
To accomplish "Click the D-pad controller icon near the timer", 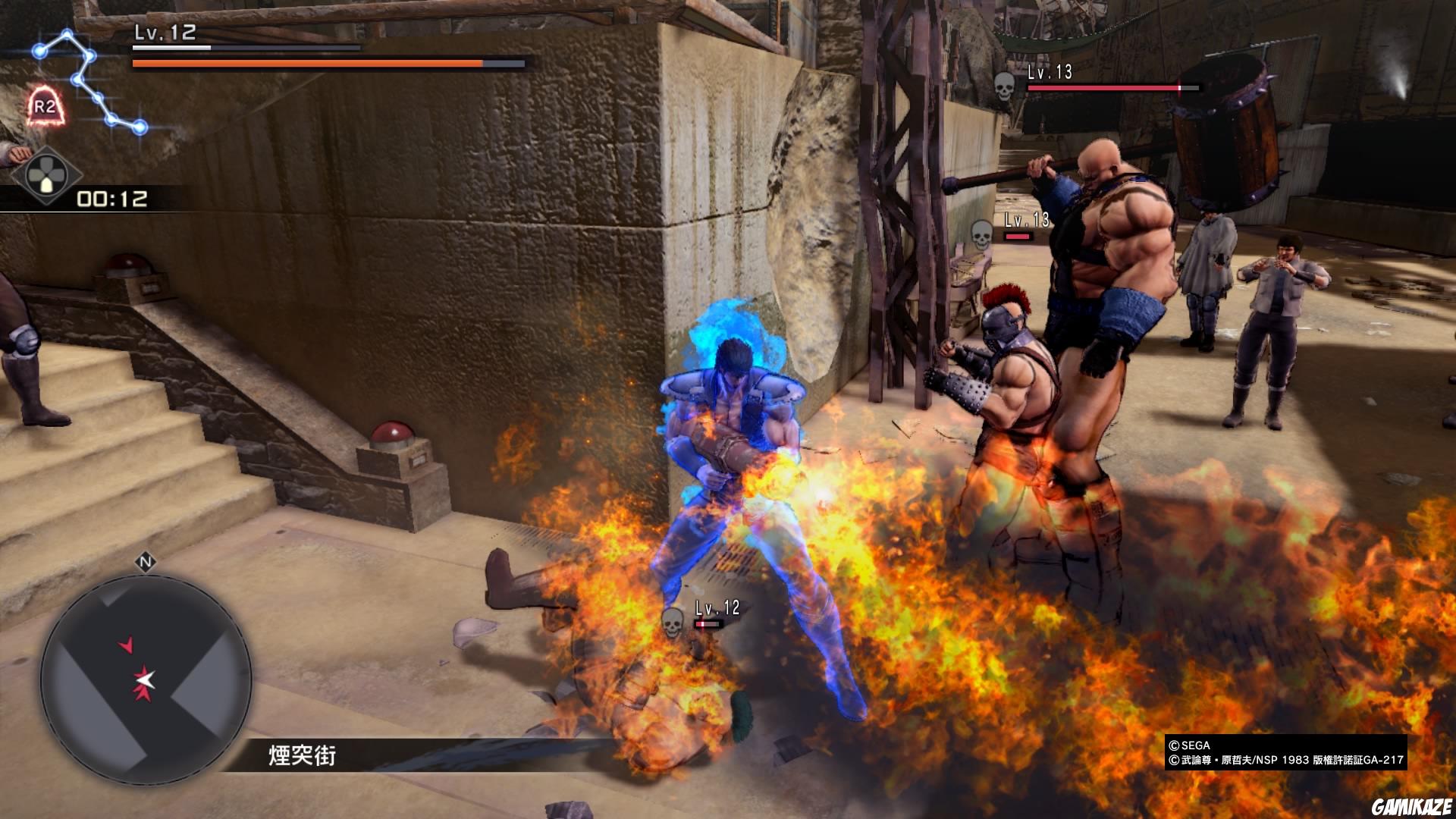I will tap(47, 174).
